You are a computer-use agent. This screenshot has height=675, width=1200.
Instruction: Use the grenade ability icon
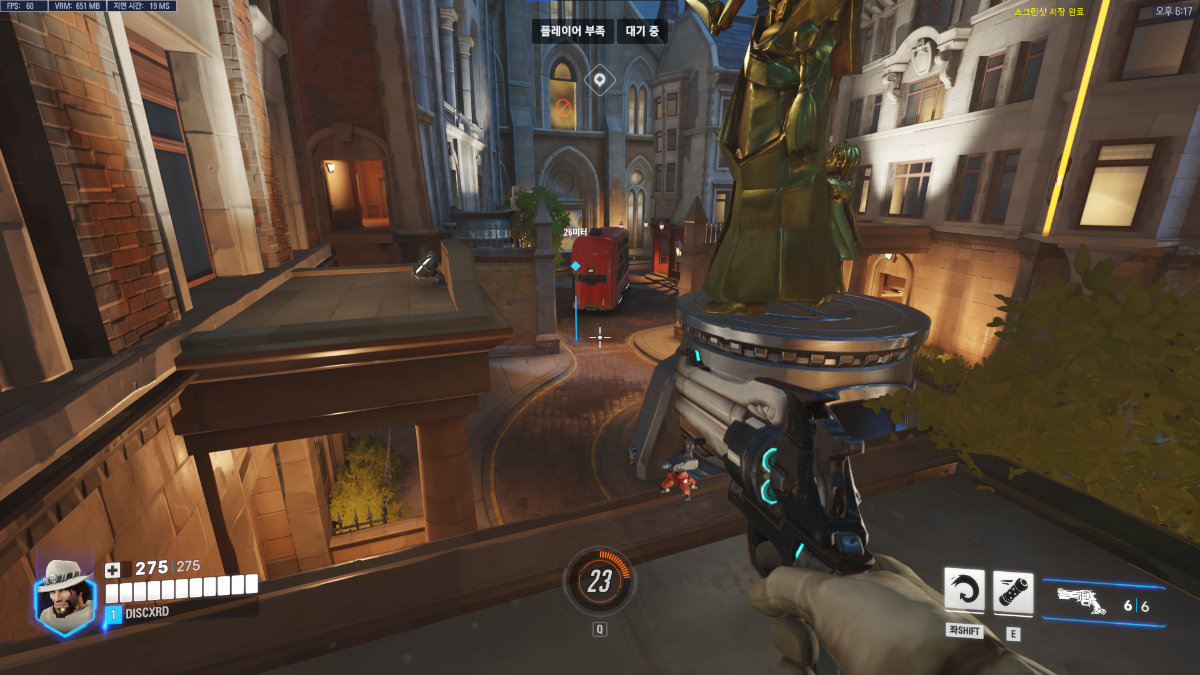1013,592
